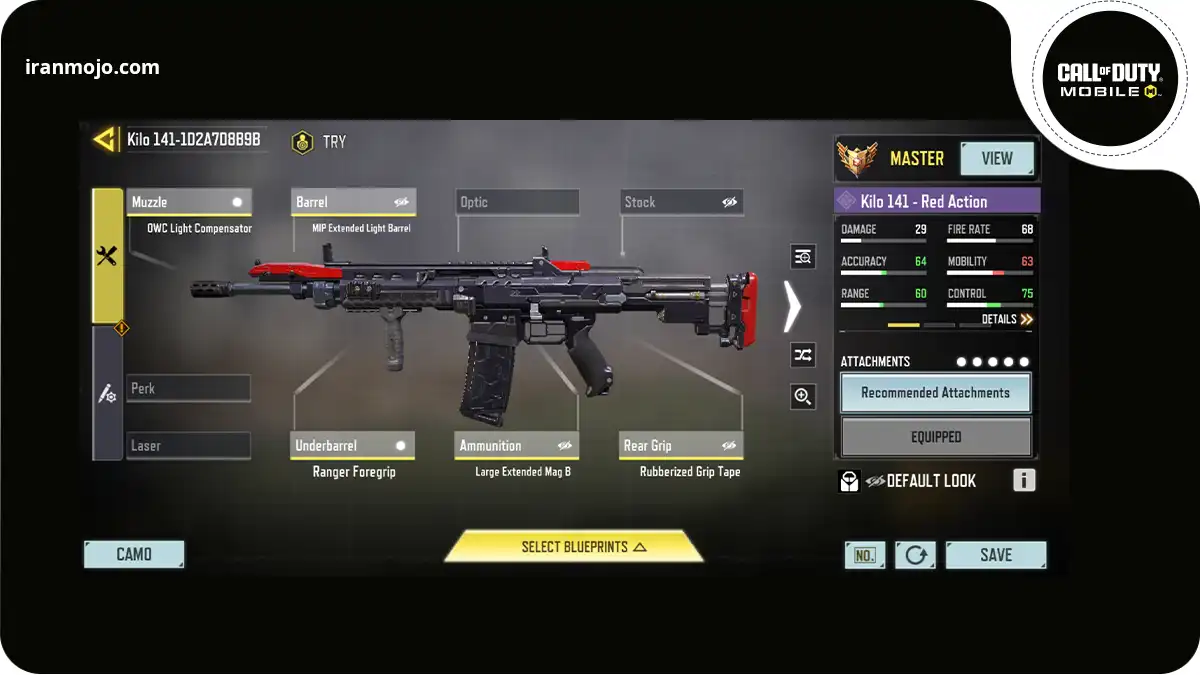Show full weapon stat details
Screen dimensions: 1200x675
pos(1006,319)
